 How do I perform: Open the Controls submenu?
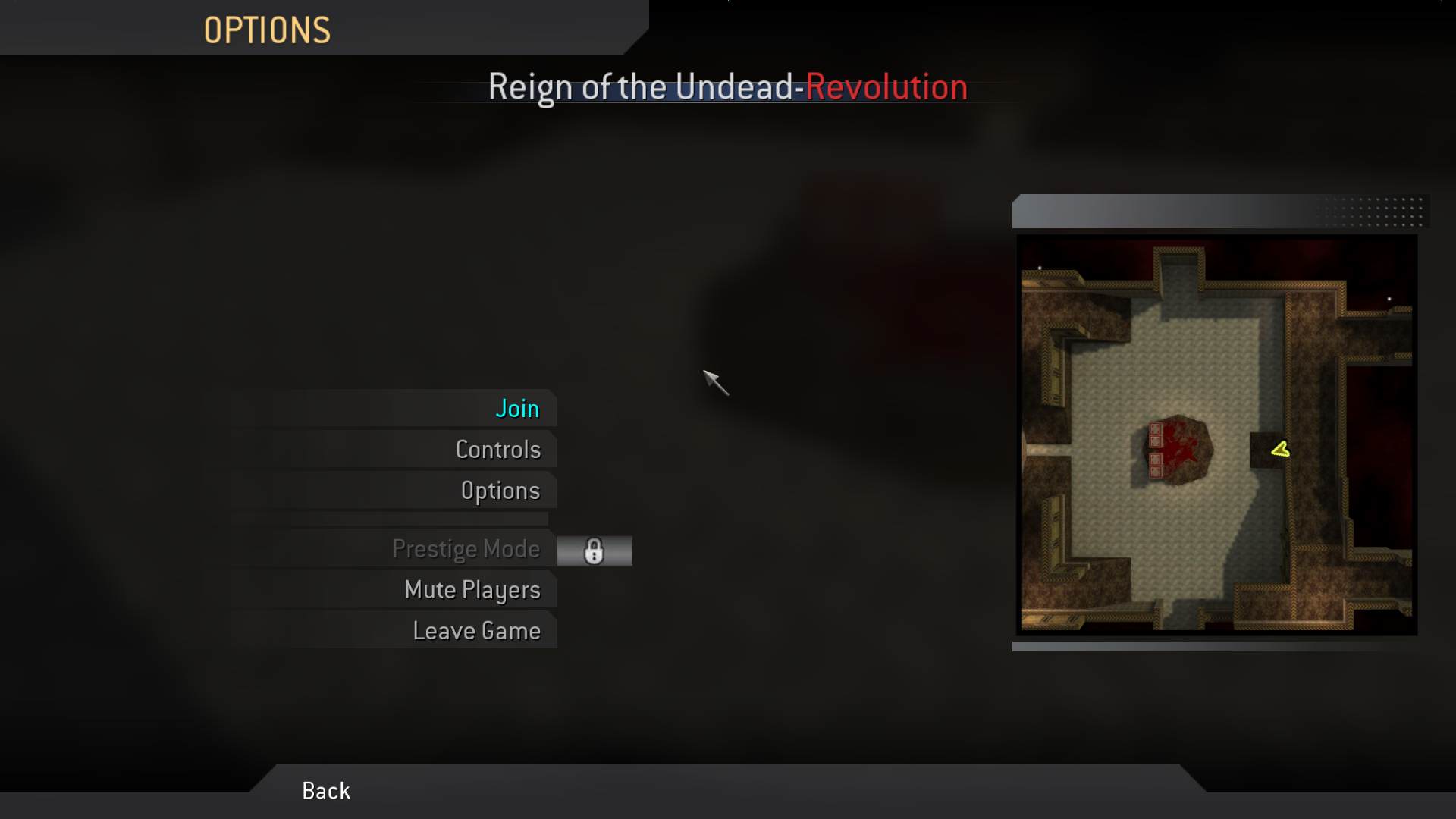click(498, 449)
